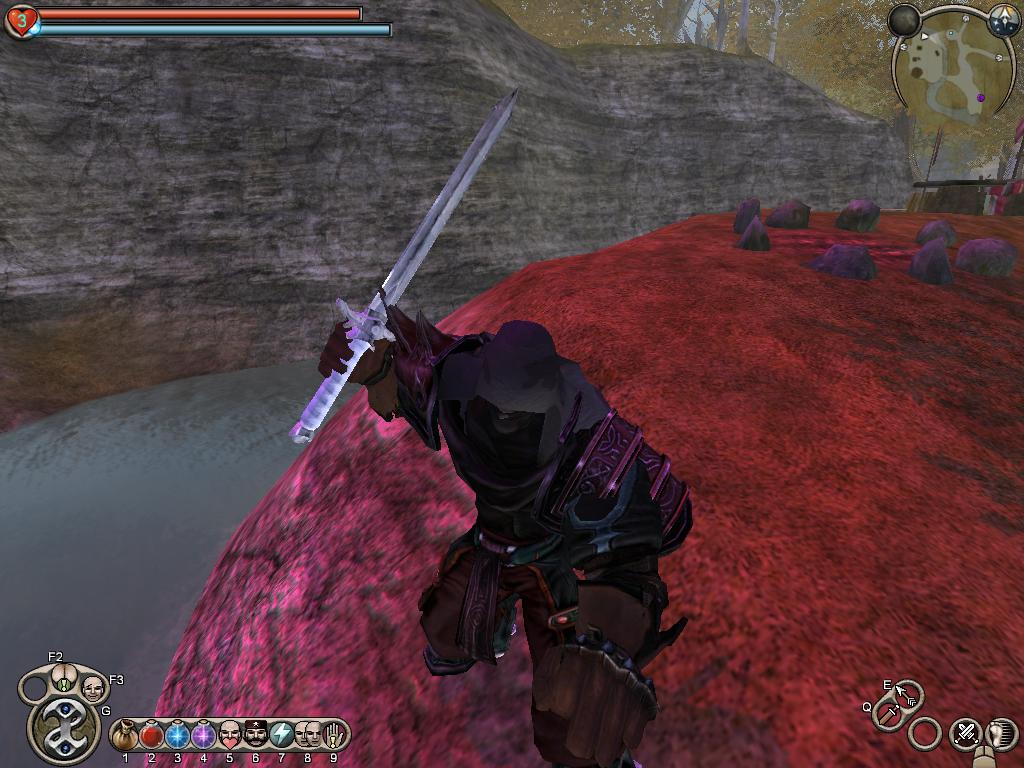
Task: Select the two faces expression in slot 8
Action: (308, 736)
